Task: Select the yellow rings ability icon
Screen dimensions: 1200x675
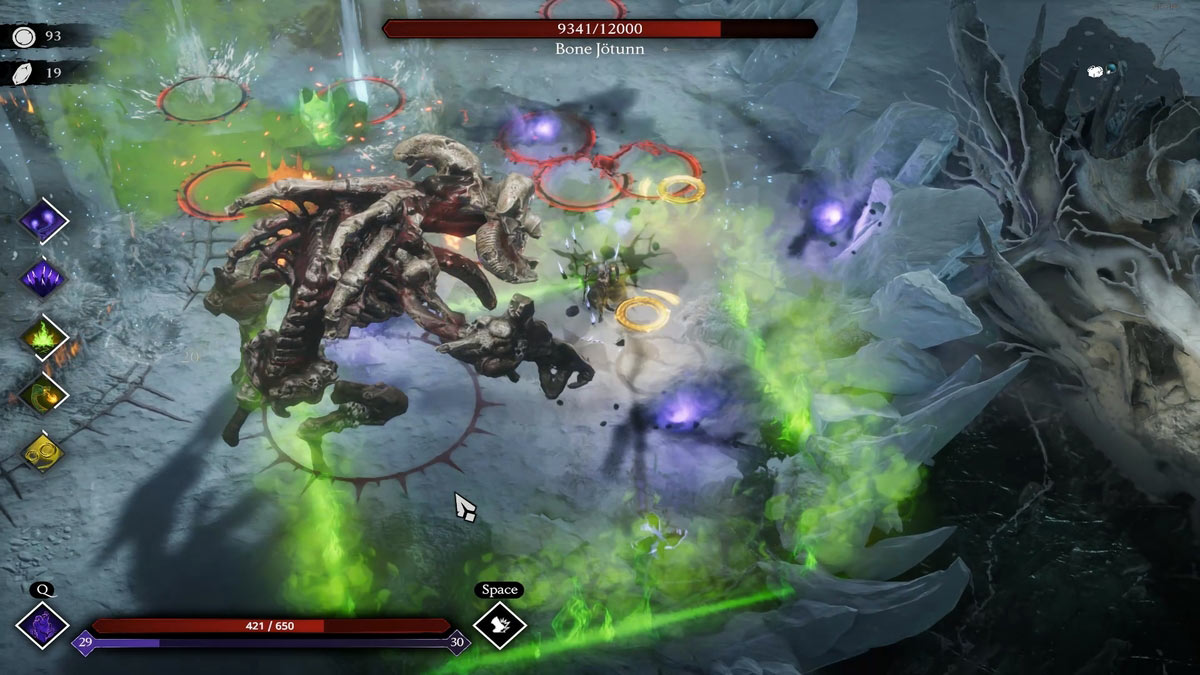Action: point(44,452)
